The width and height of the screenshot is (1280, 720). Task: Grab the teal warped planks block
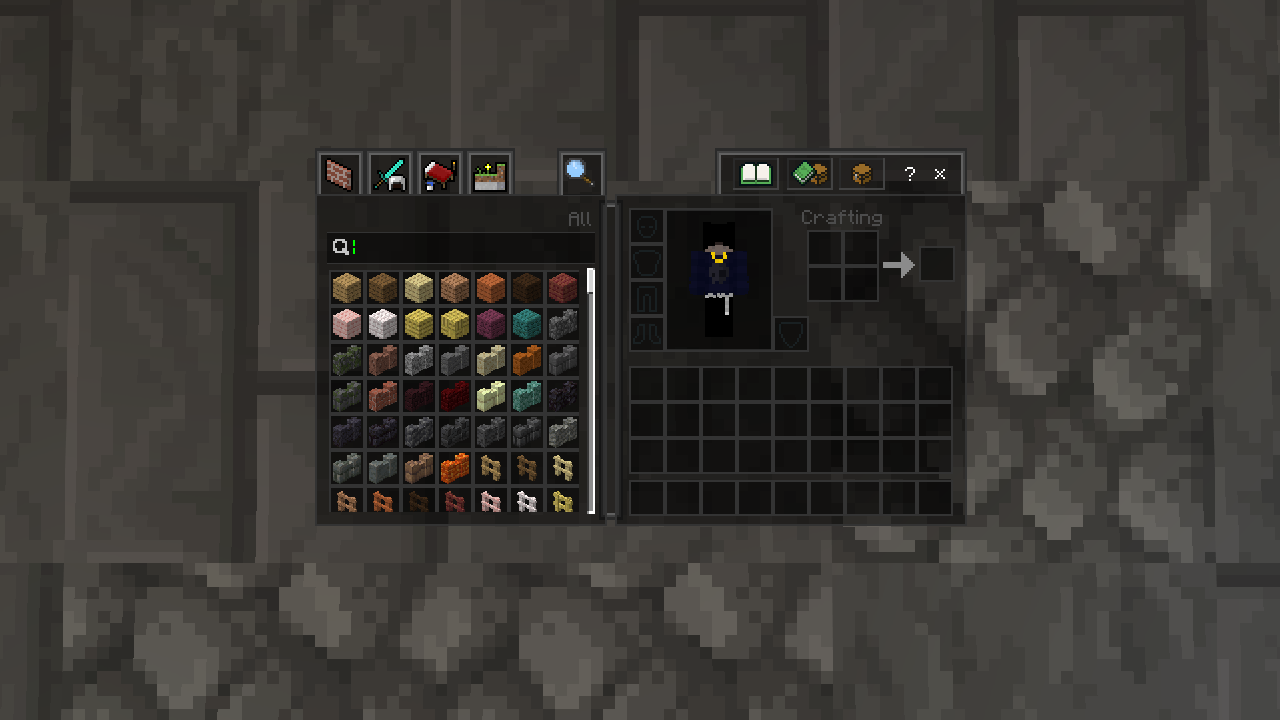coord(526,323)
